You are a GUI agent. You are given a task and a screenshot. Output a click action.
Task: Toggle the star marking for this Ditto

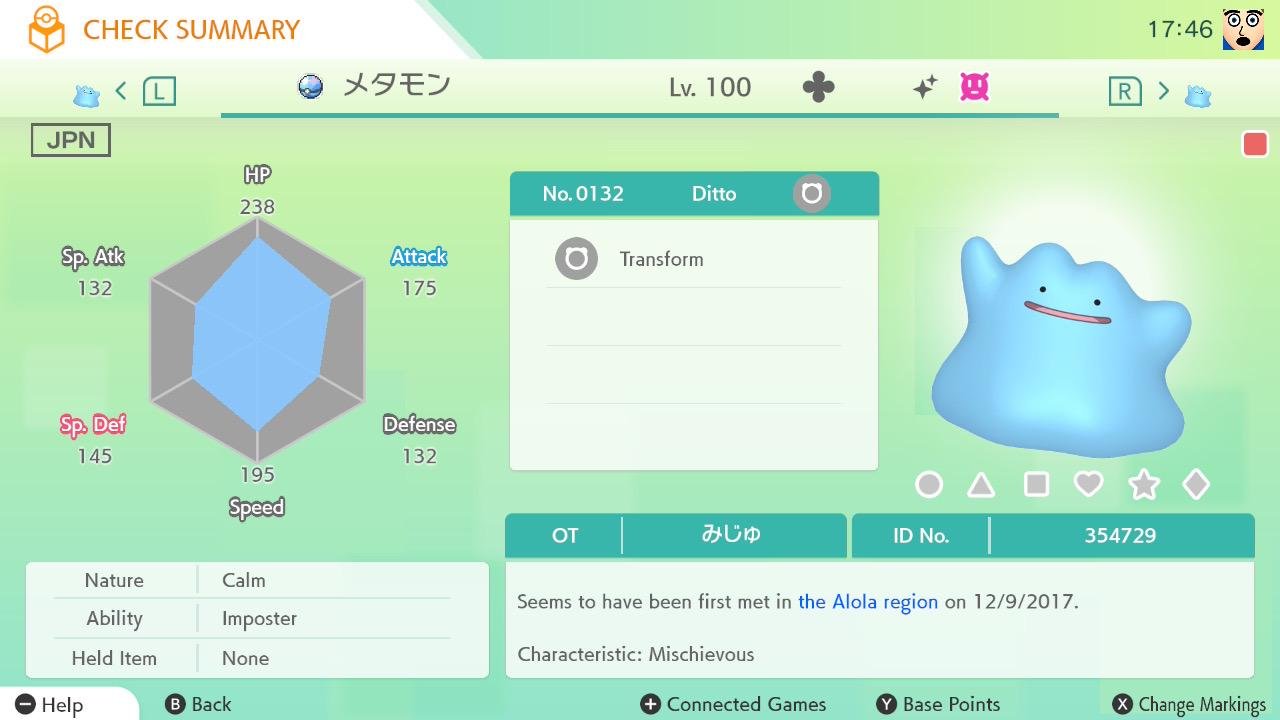coord(1143,484)
